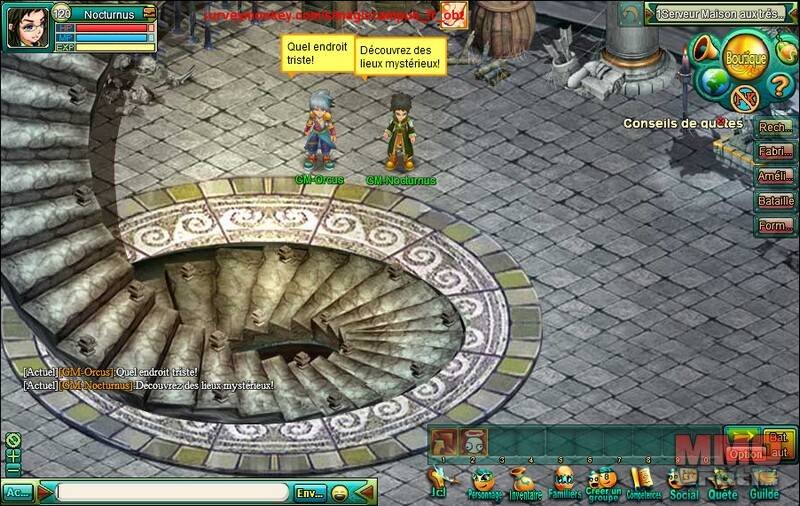Open the Compétences skills scroll

coord(646,483)
